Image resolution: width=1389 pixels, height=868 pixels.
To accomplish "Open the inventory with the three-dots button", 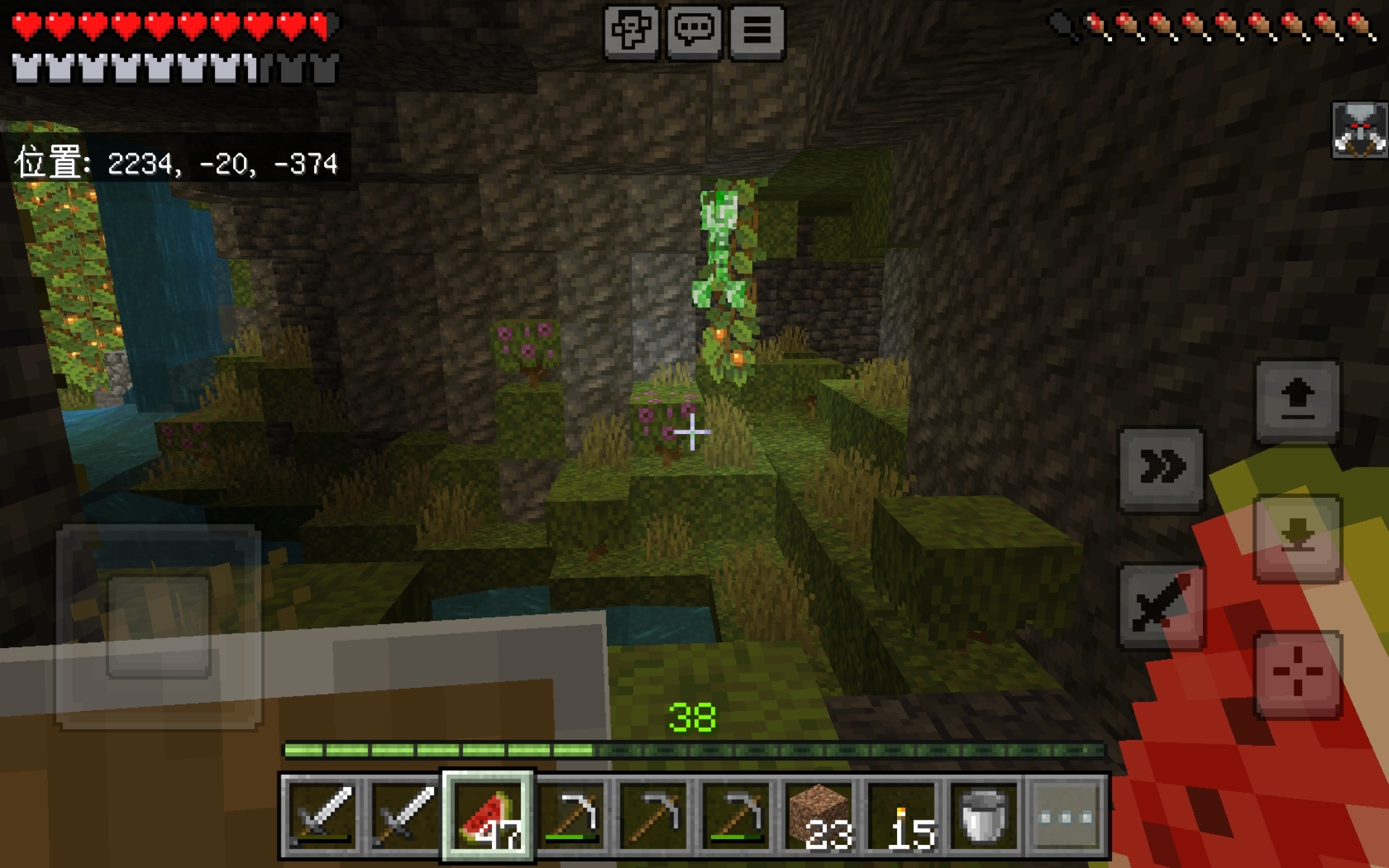I will [1066, 816].
